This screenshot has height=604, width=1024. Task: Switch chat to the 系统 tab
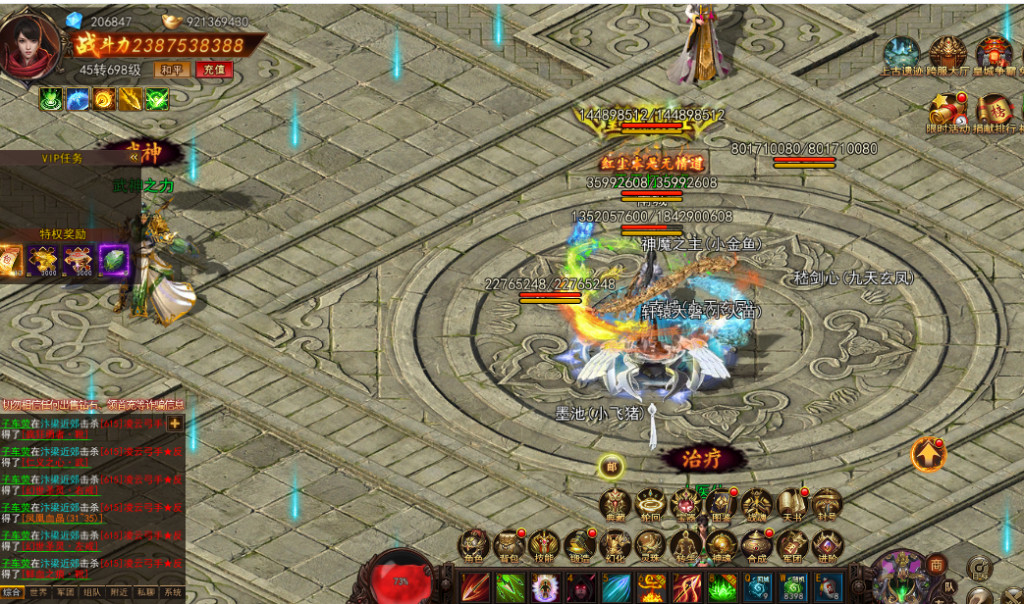tap(173, 593)
